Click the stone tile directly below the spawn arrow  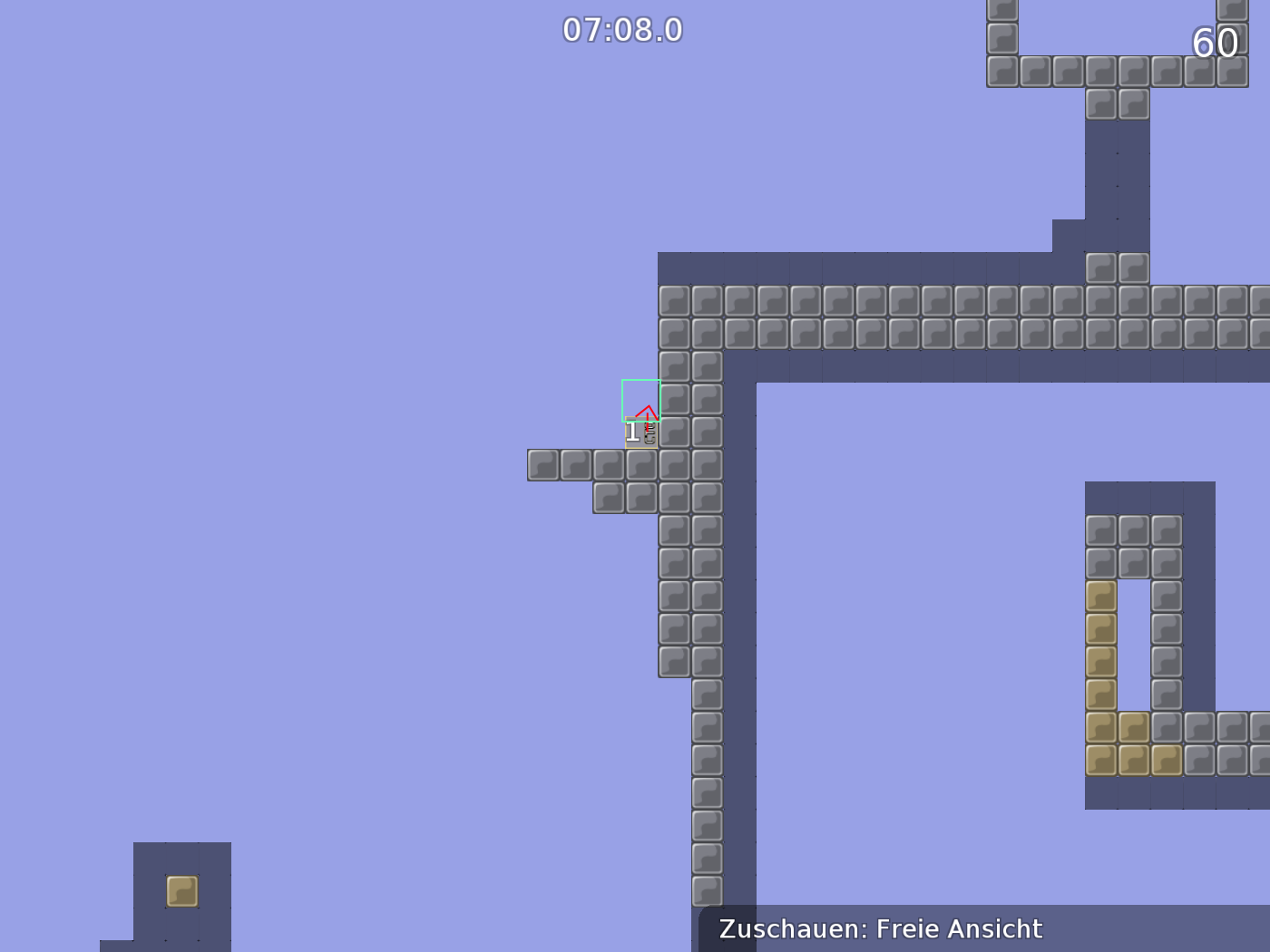tap(640, 465)
